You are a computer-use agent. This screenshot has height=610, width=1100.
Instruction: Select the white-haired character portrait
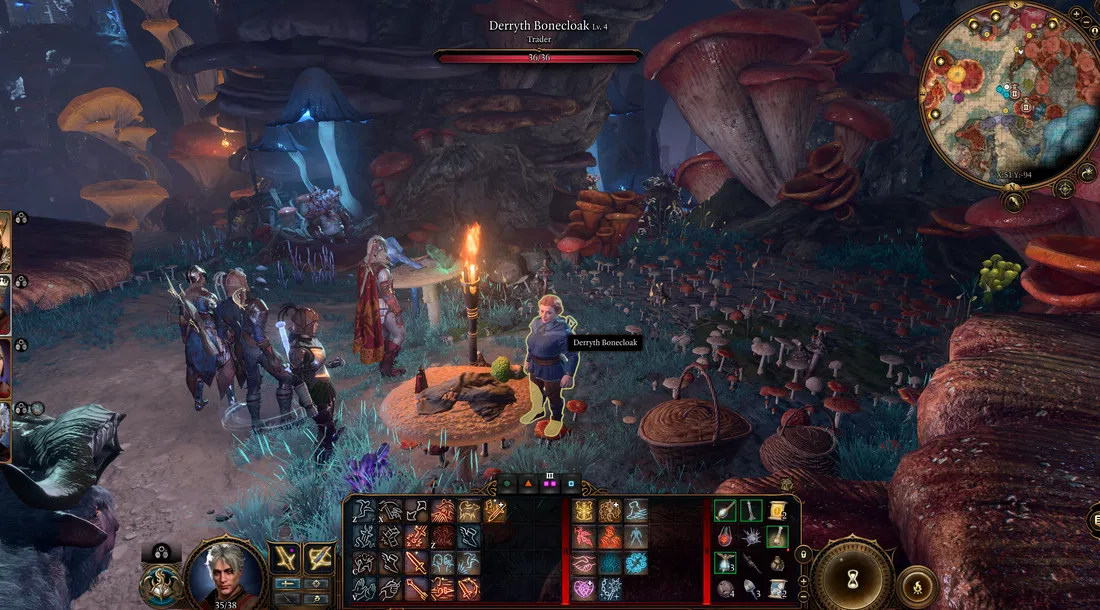point(224,572)
